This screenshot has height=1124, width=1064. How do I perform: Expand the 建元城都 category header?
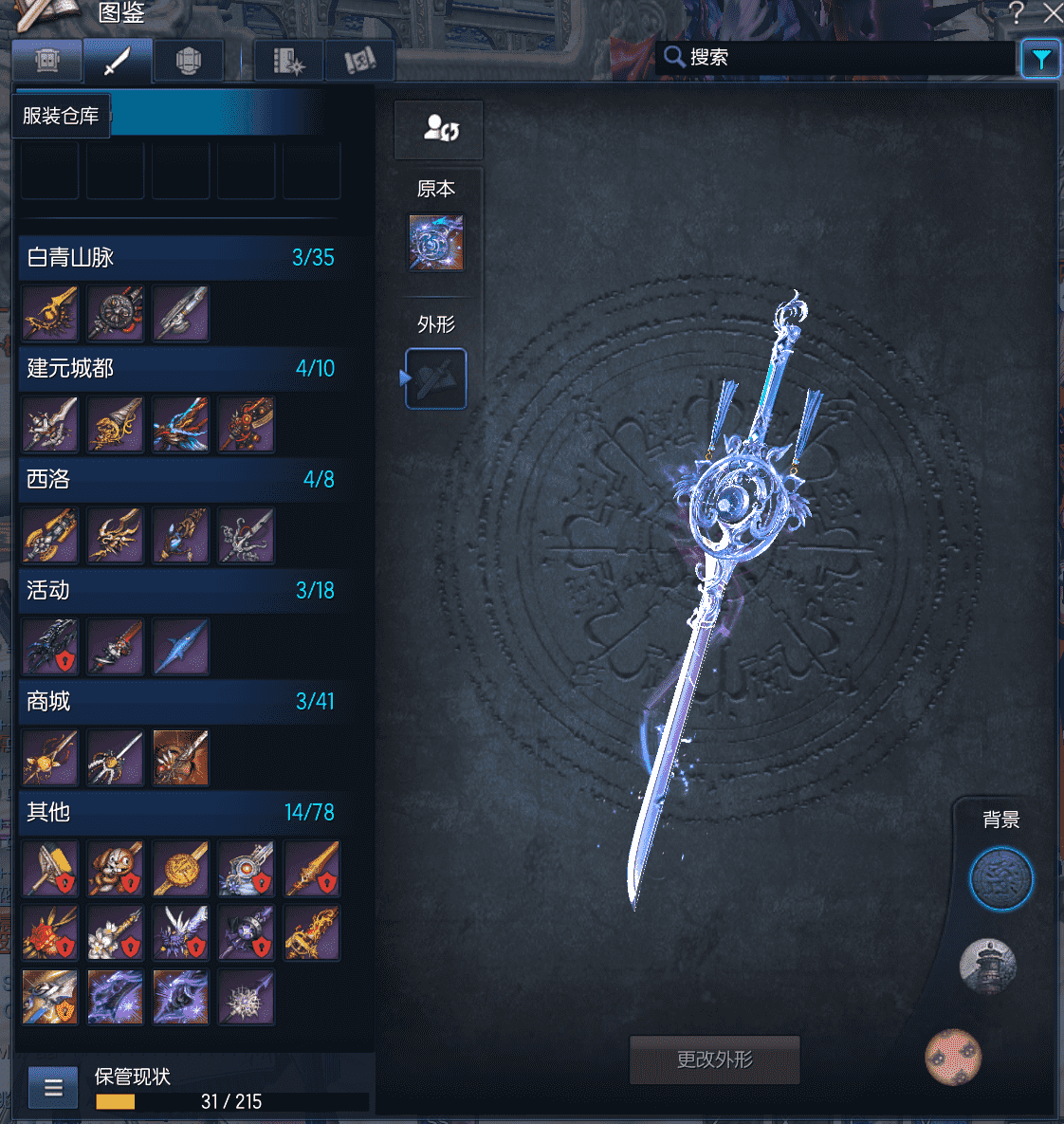(x=180, y=368)
